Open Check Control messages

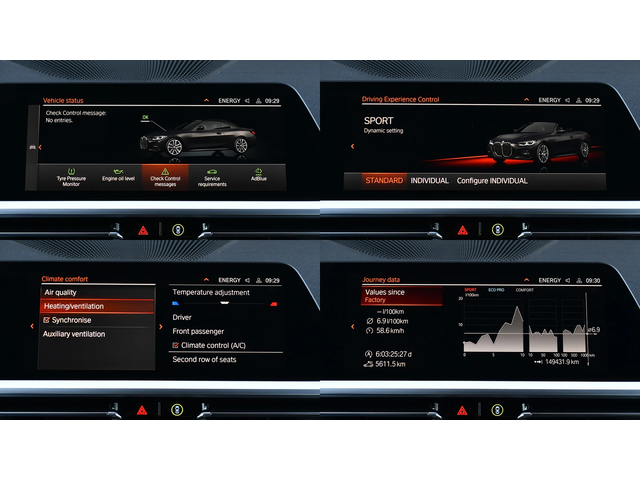(x=165, y=175)
